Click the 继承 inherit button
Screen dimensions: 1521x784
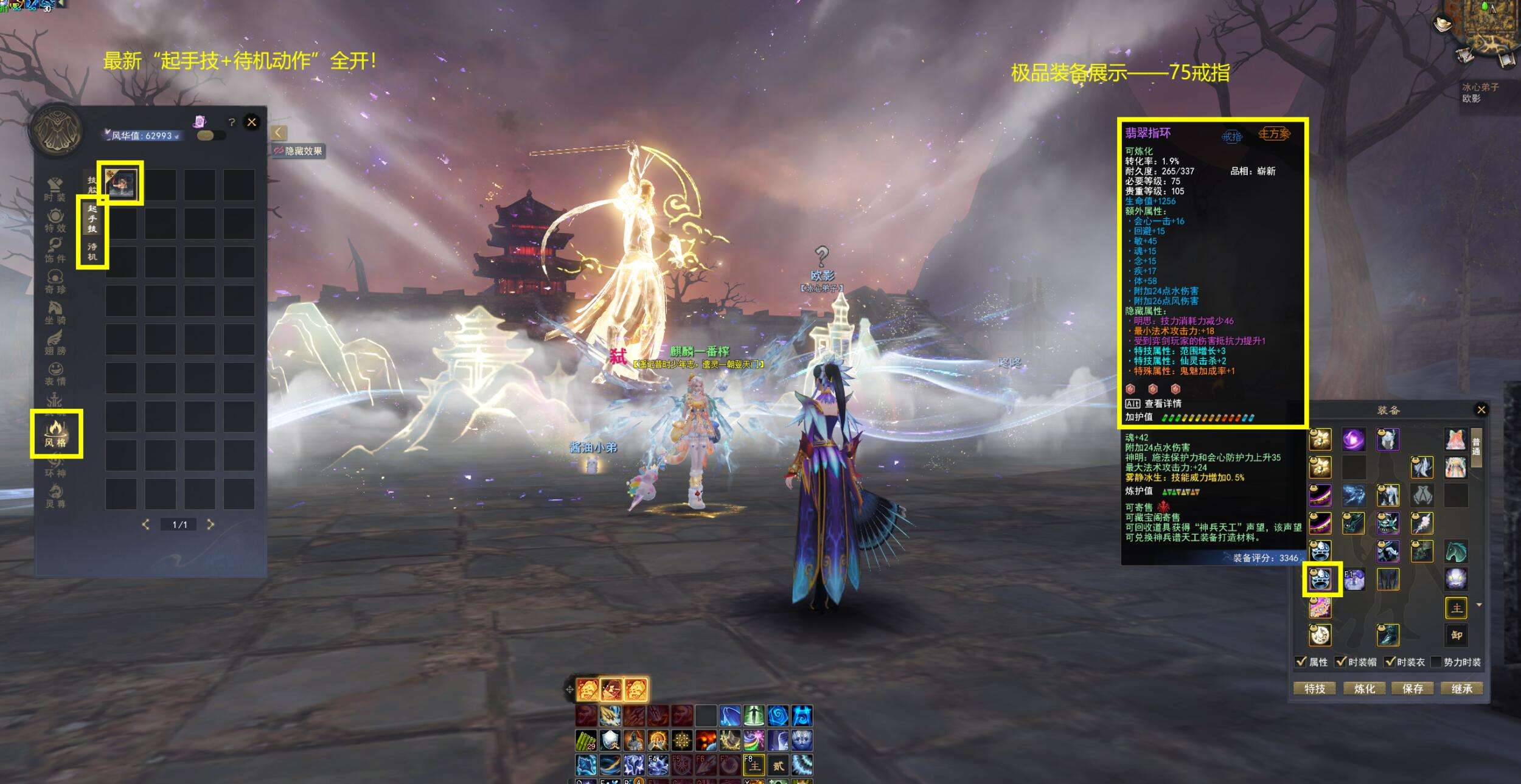pos(1461,689)
